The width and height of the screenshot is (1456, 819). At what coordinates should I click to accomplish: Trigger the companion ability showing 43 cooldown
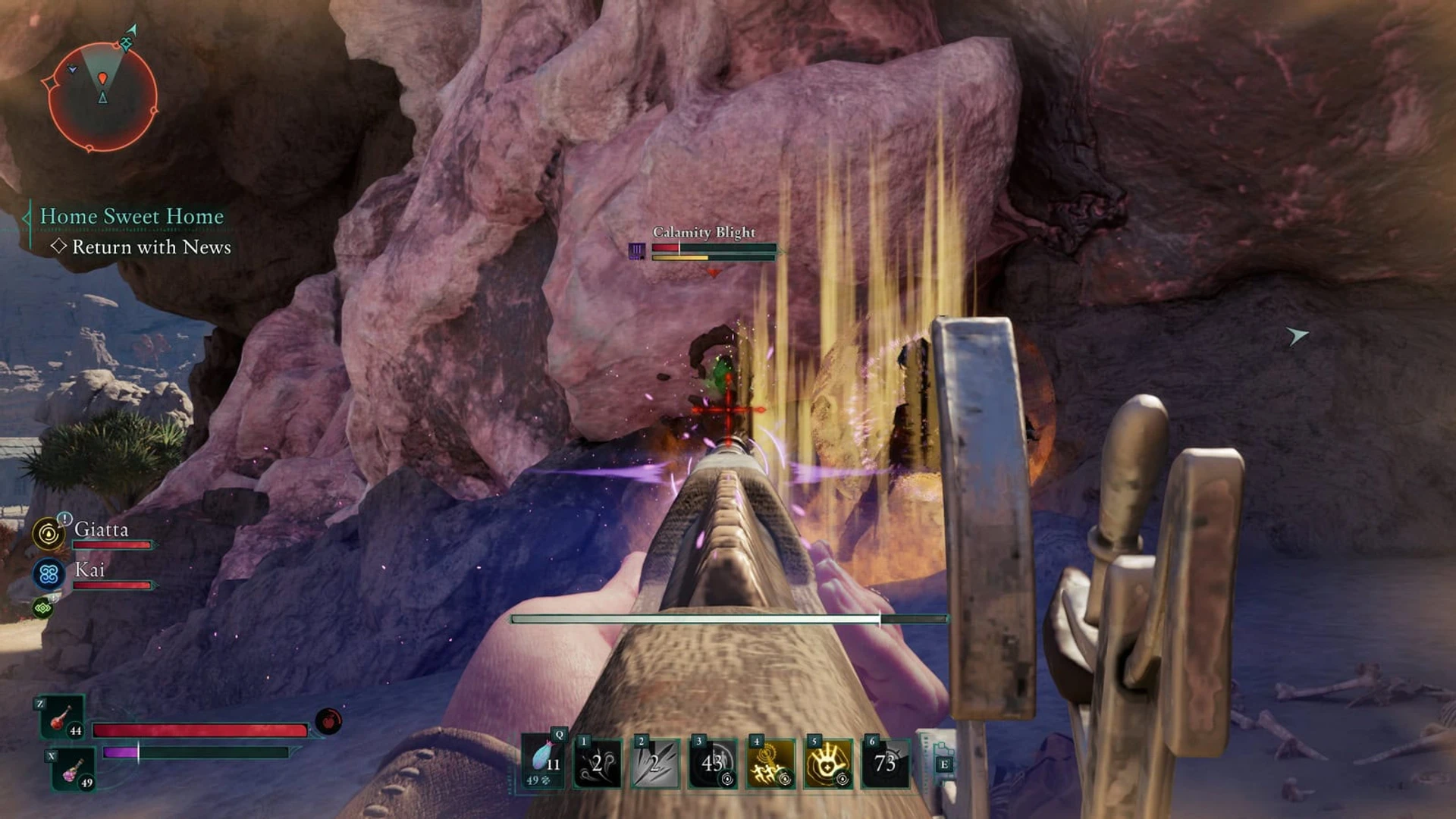pyautogui.click(x=713, y=763)
